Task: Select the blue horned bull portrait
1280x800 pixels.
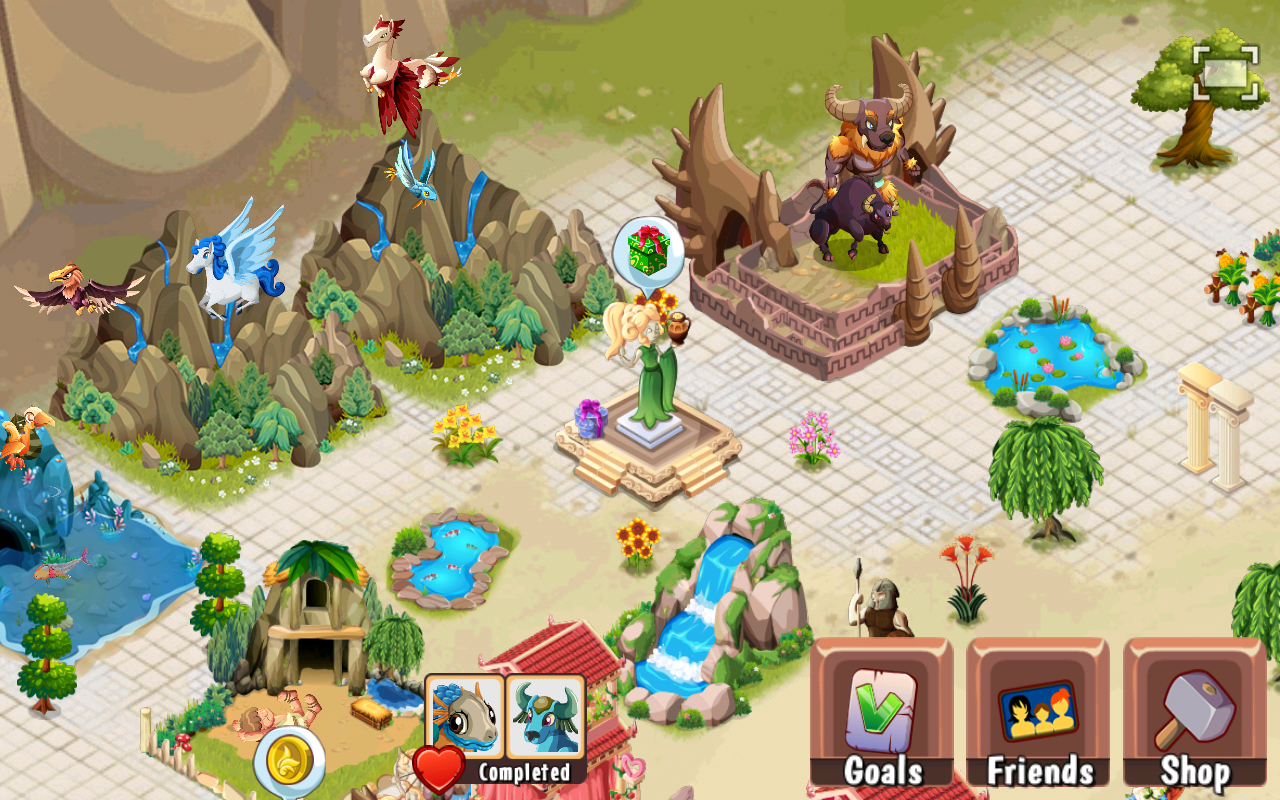Action: 545,716
